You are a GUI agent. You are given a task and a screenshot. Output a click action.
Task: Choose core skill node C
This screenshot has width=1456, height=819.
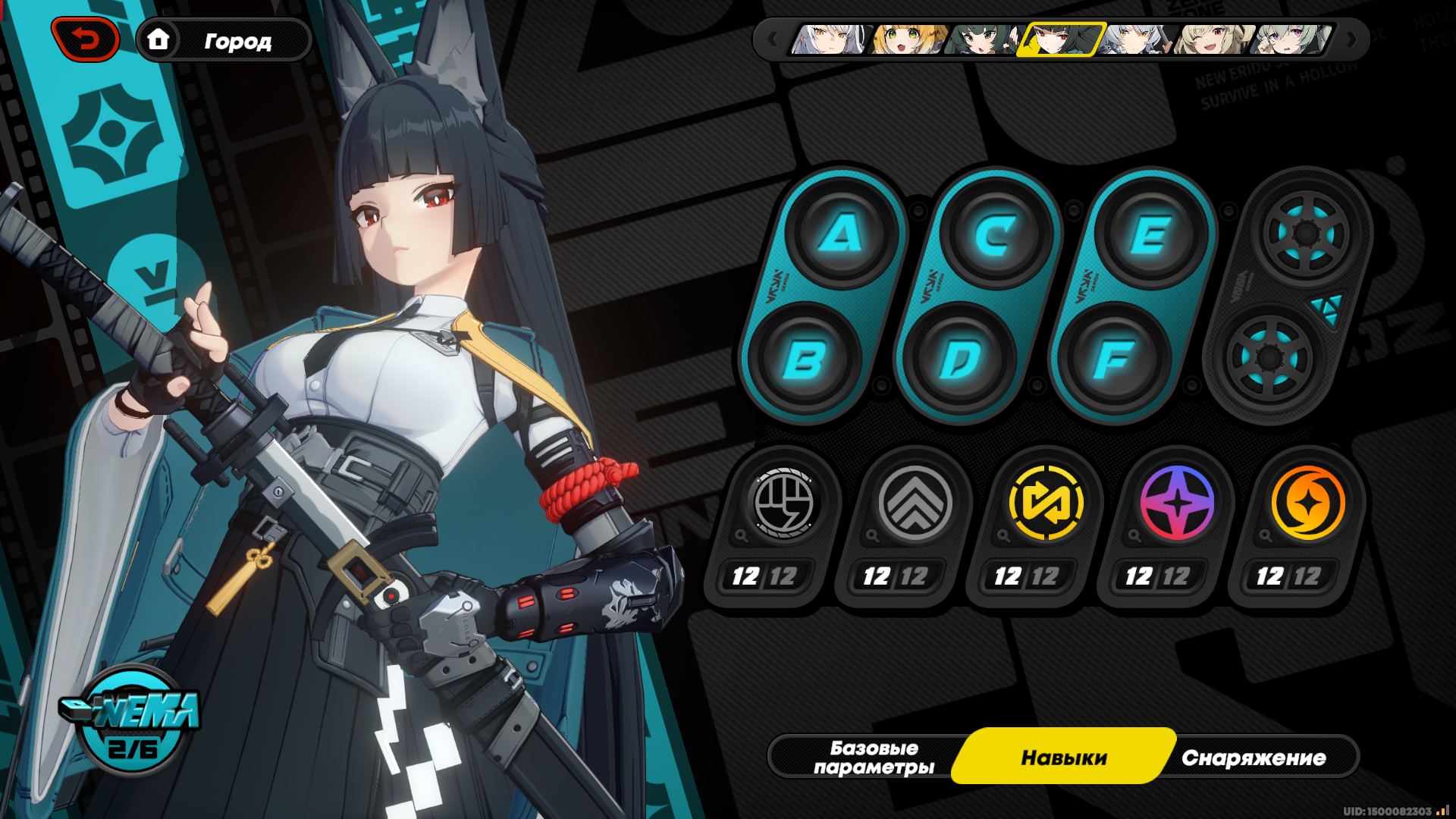coord(996,234)
